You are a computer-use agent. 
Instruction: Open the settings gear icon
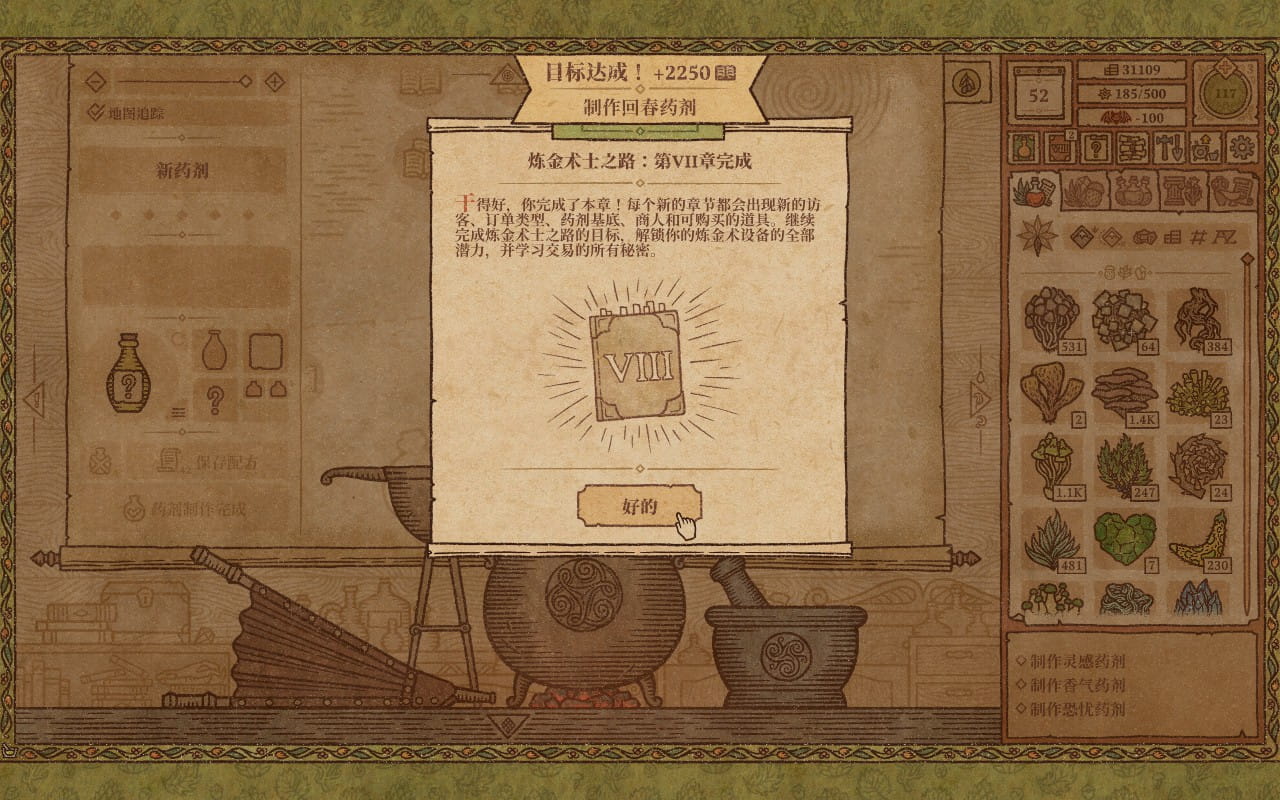pyautogui.click(x=1241, y=147)
